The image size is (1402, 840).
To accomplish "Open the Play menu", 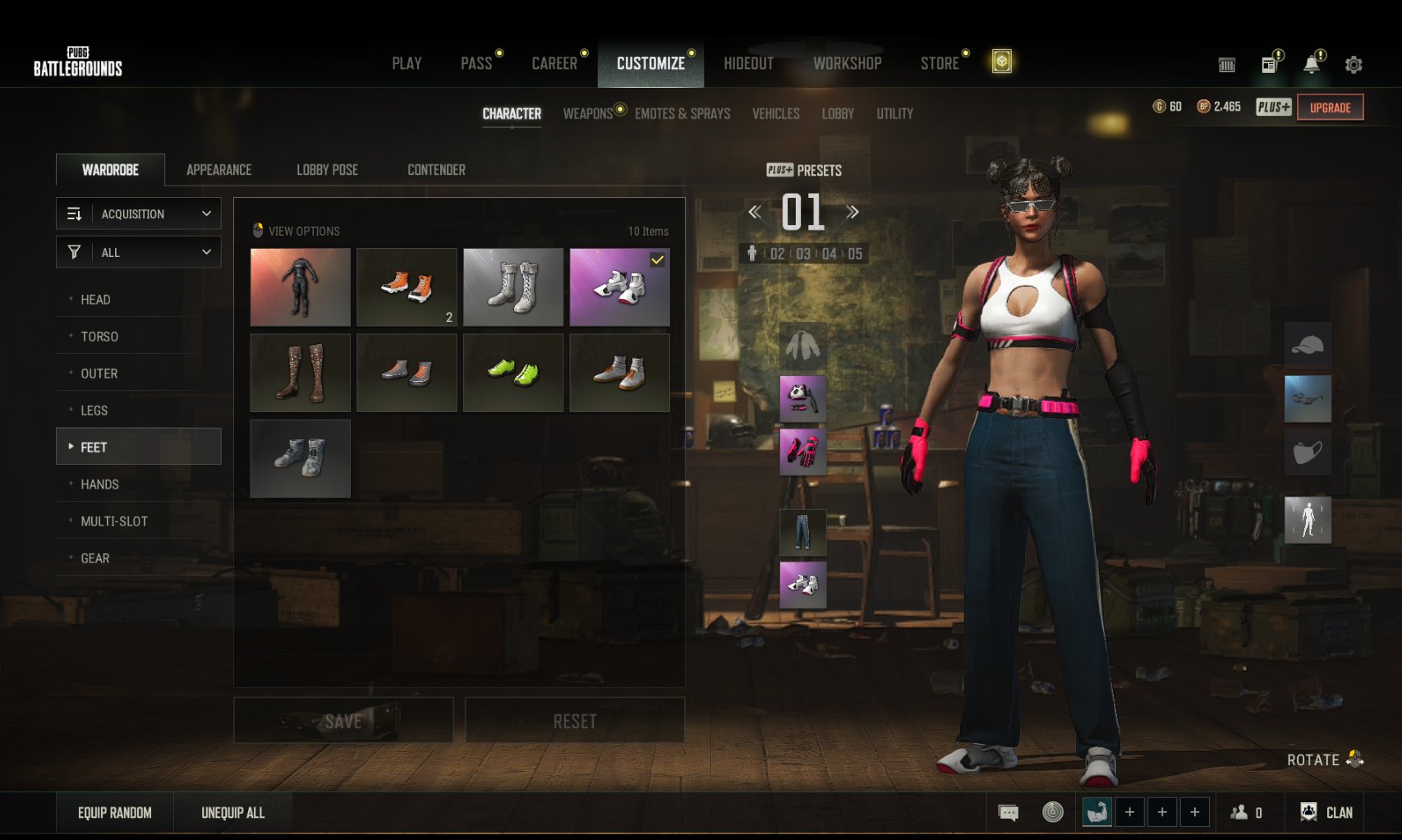I will pyautogui.click(x=407, y=63).
